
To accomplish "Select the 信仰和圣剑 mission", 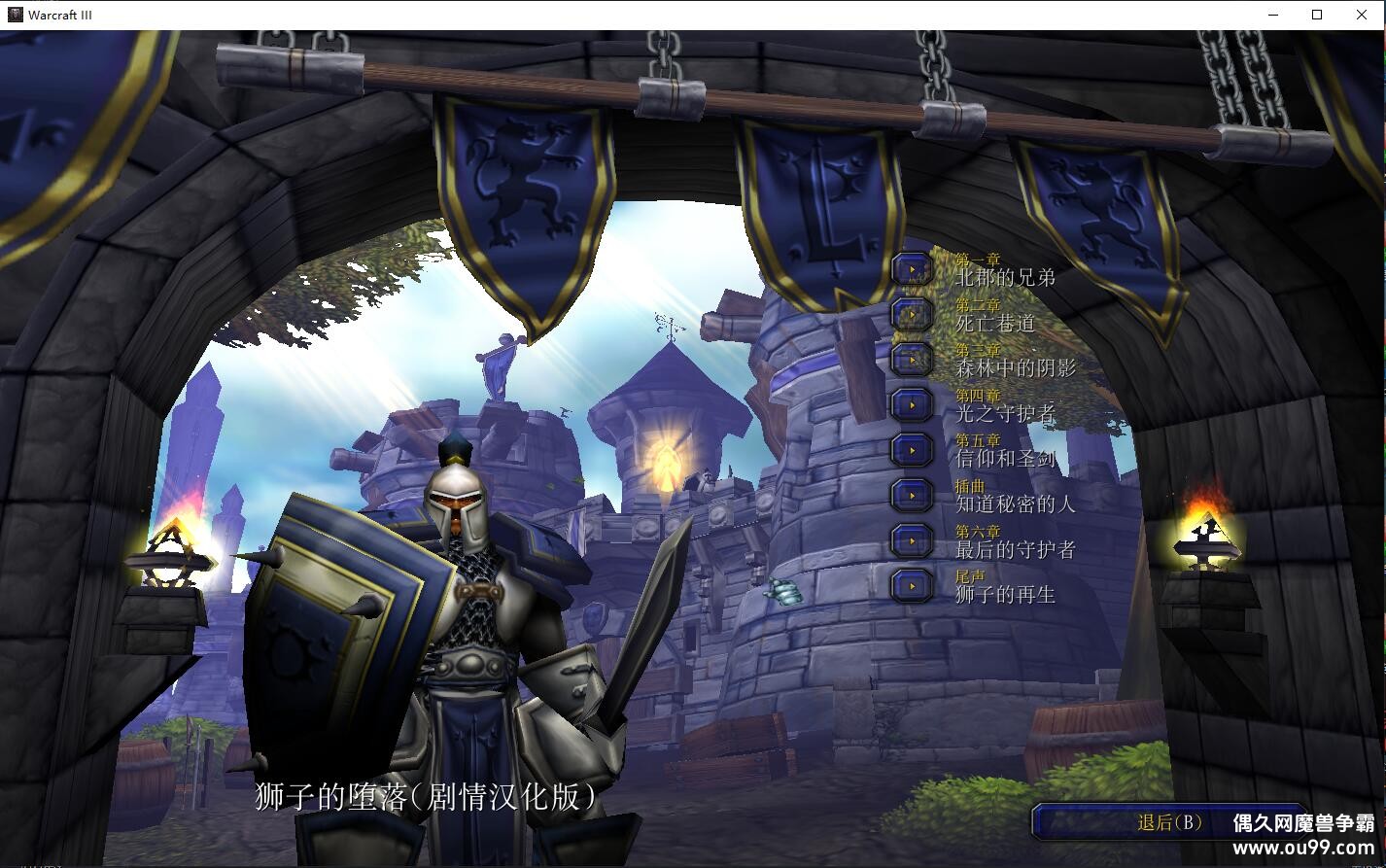I will click(913, 450).
